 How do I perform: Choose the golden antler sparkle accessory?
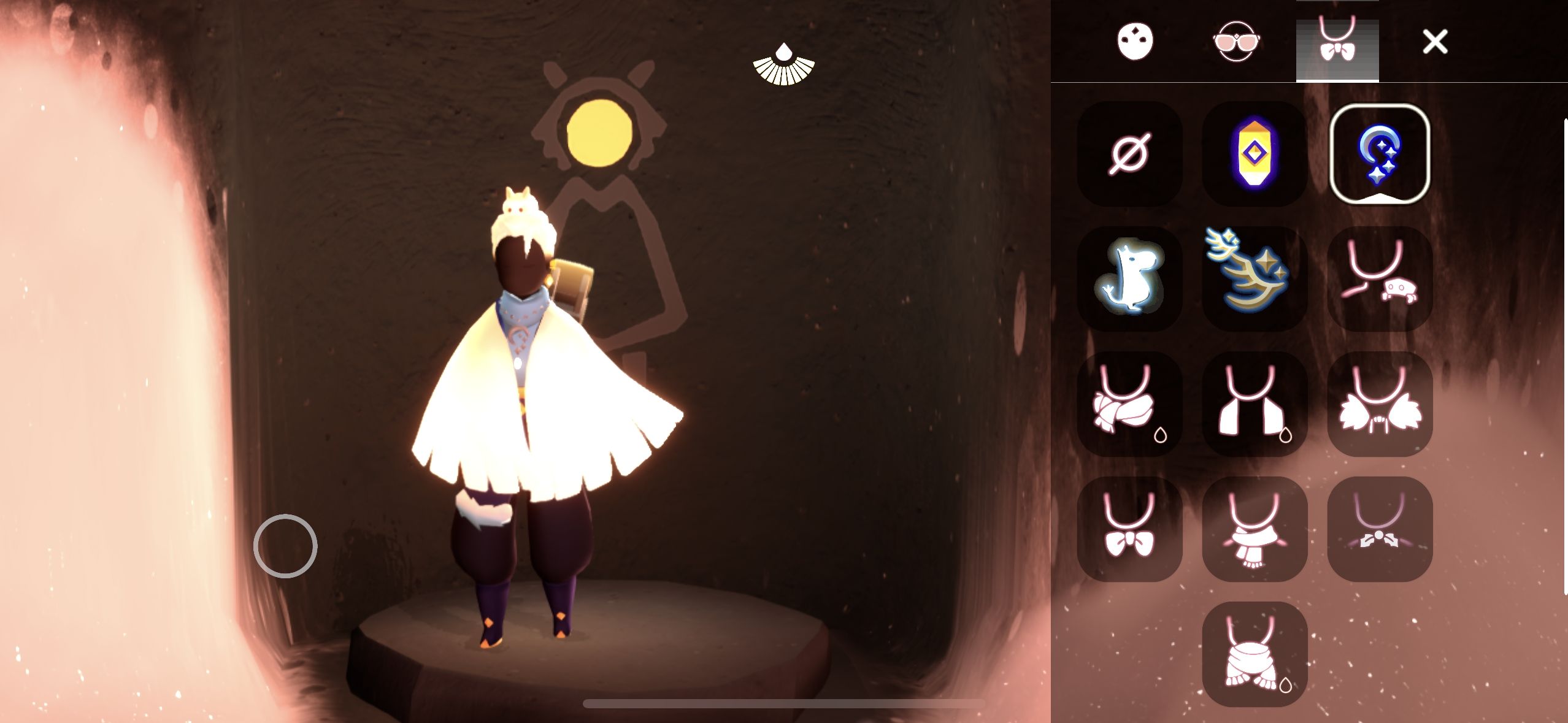pyautogui.click(x=1255, y=279)
